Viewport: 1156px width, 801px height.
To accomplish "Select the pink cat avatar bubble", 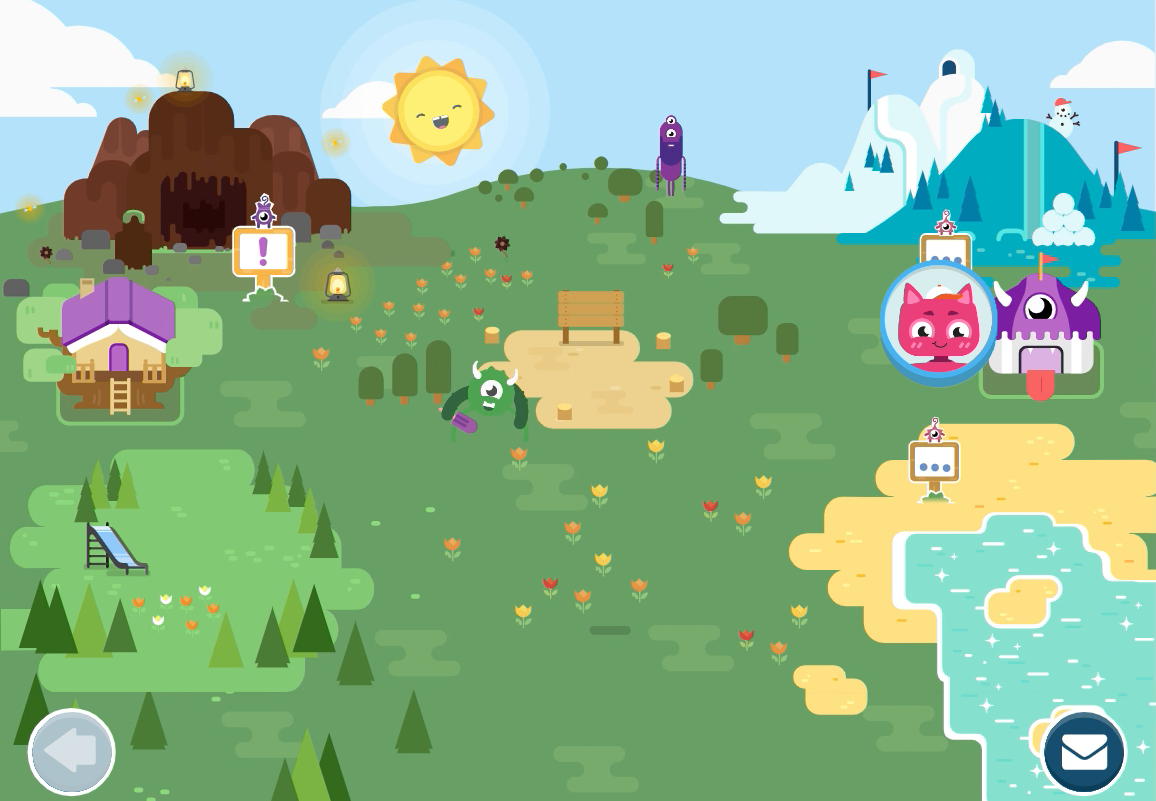I will pyautogui.click(x=938, y=322).
